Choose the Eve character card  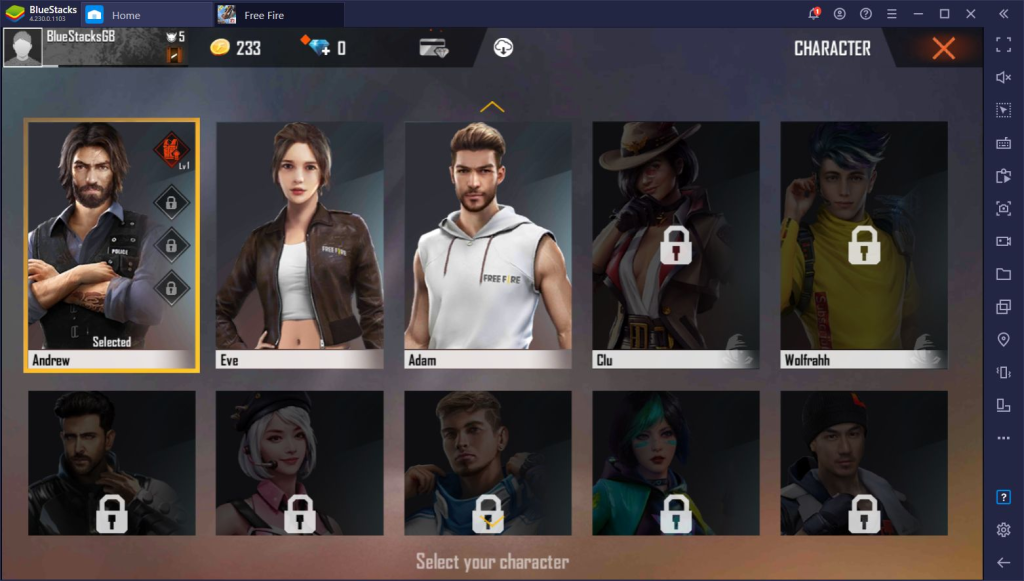[299, 245]
